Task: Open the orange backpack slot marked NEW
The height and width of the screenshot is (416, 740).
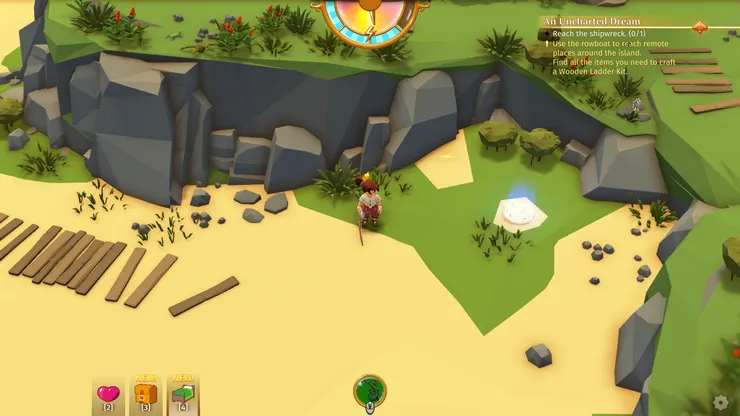Action: [145, 395]
